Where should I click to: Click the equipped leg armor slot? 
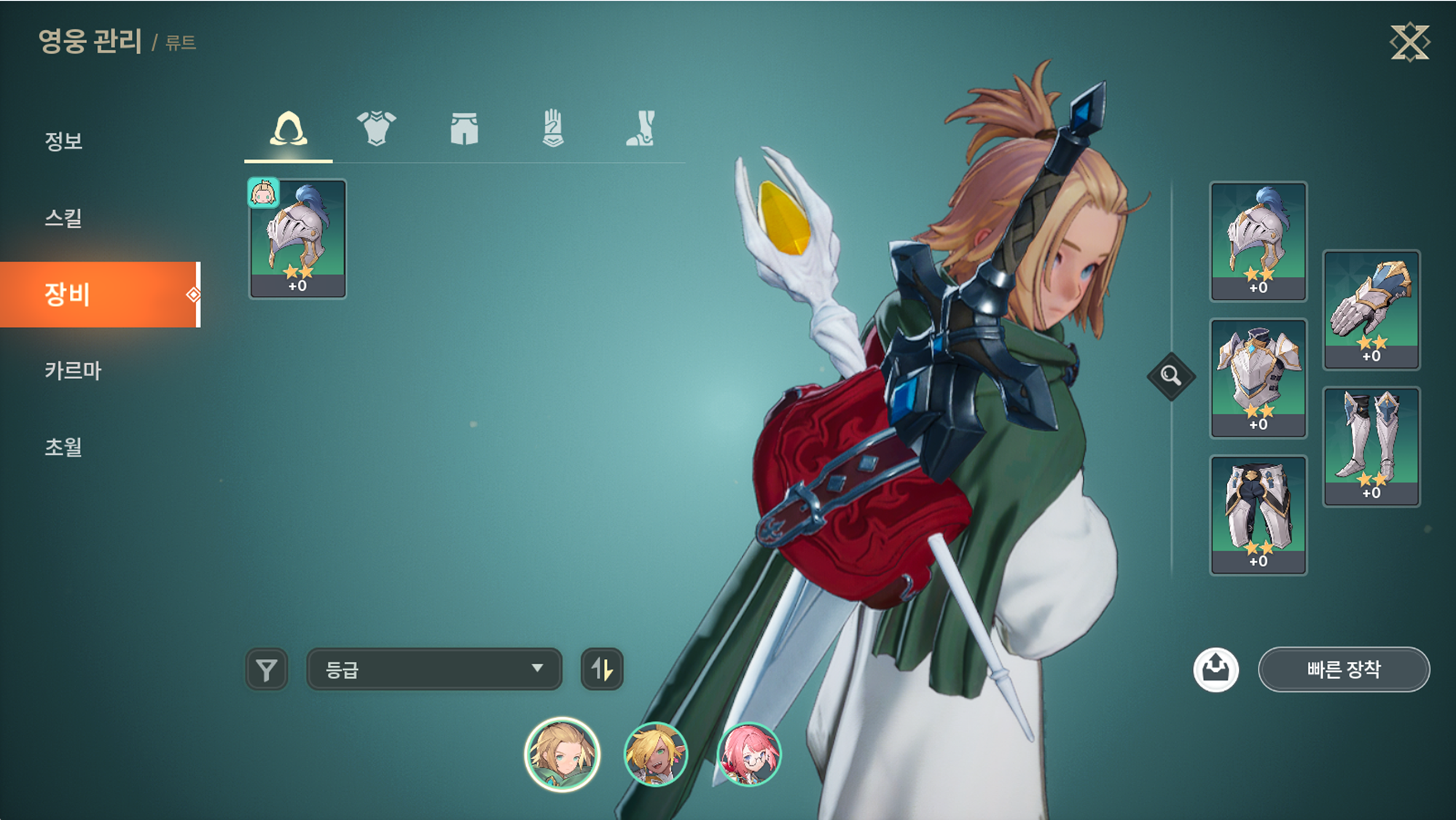1259,515
